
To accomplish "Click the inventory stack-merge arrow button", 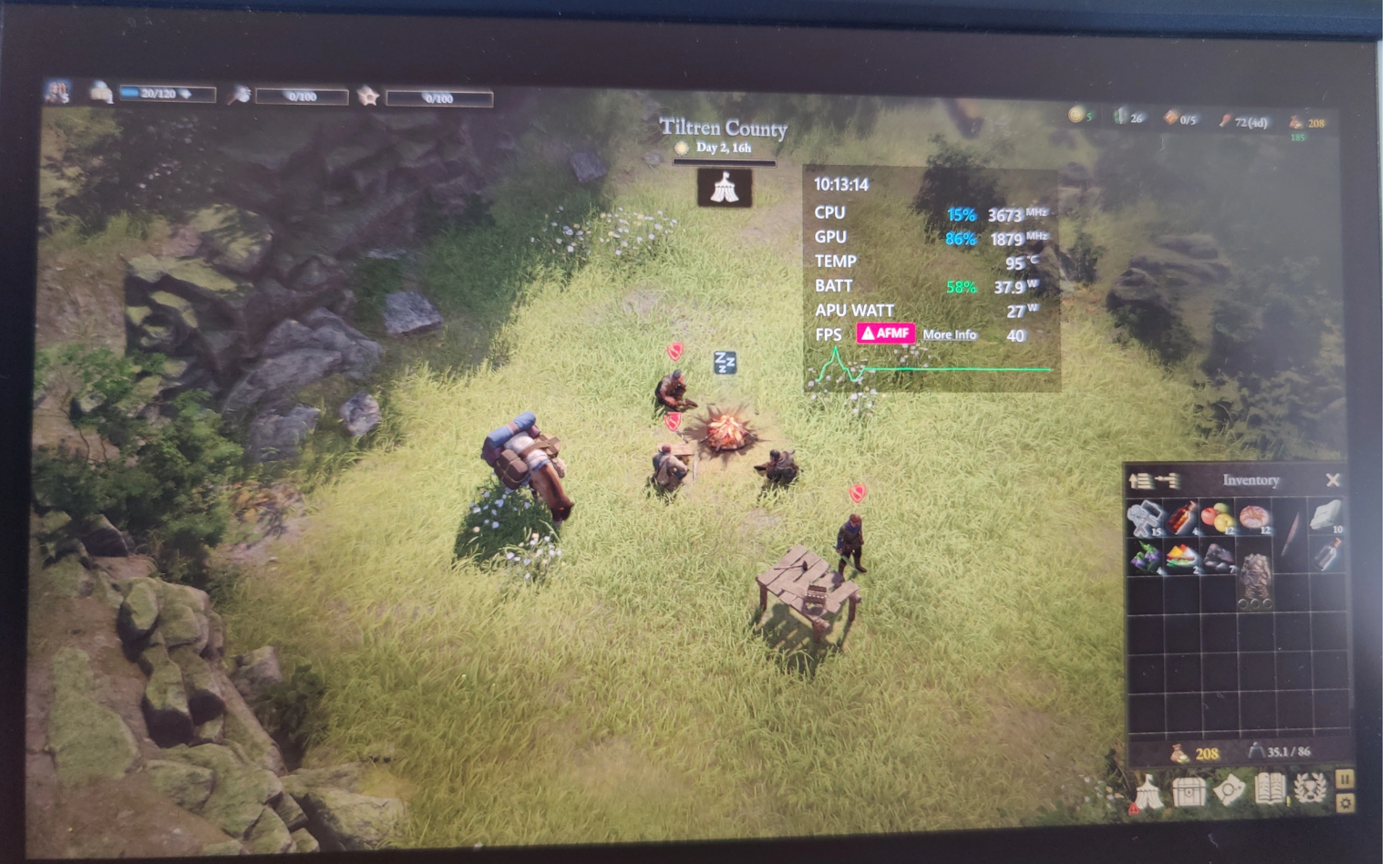I will [1167, 479].
